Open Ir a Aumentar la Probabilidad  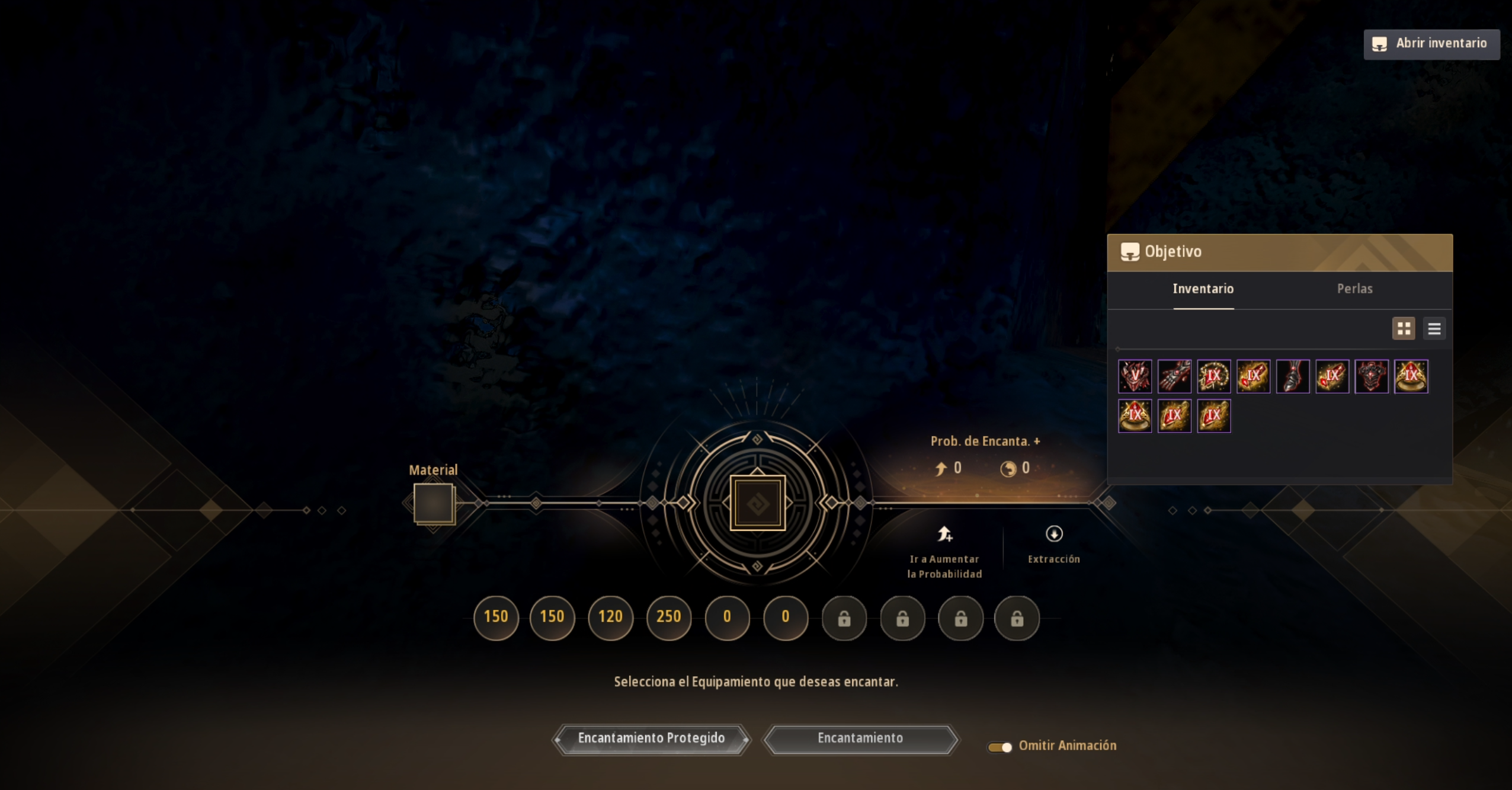pyautogui.click(x=944, y=551)
